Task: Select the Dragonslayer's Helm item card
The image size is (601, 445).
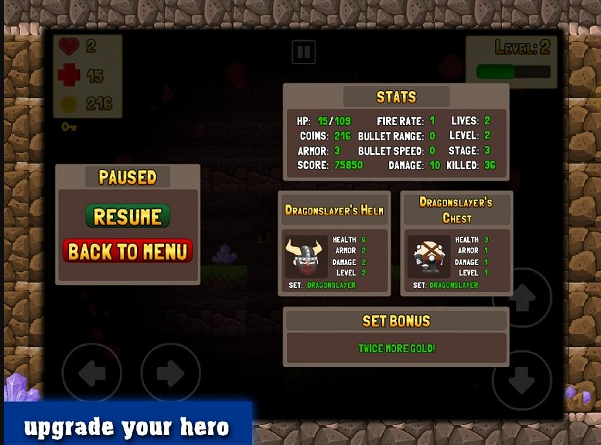Action: pos(334,244)
